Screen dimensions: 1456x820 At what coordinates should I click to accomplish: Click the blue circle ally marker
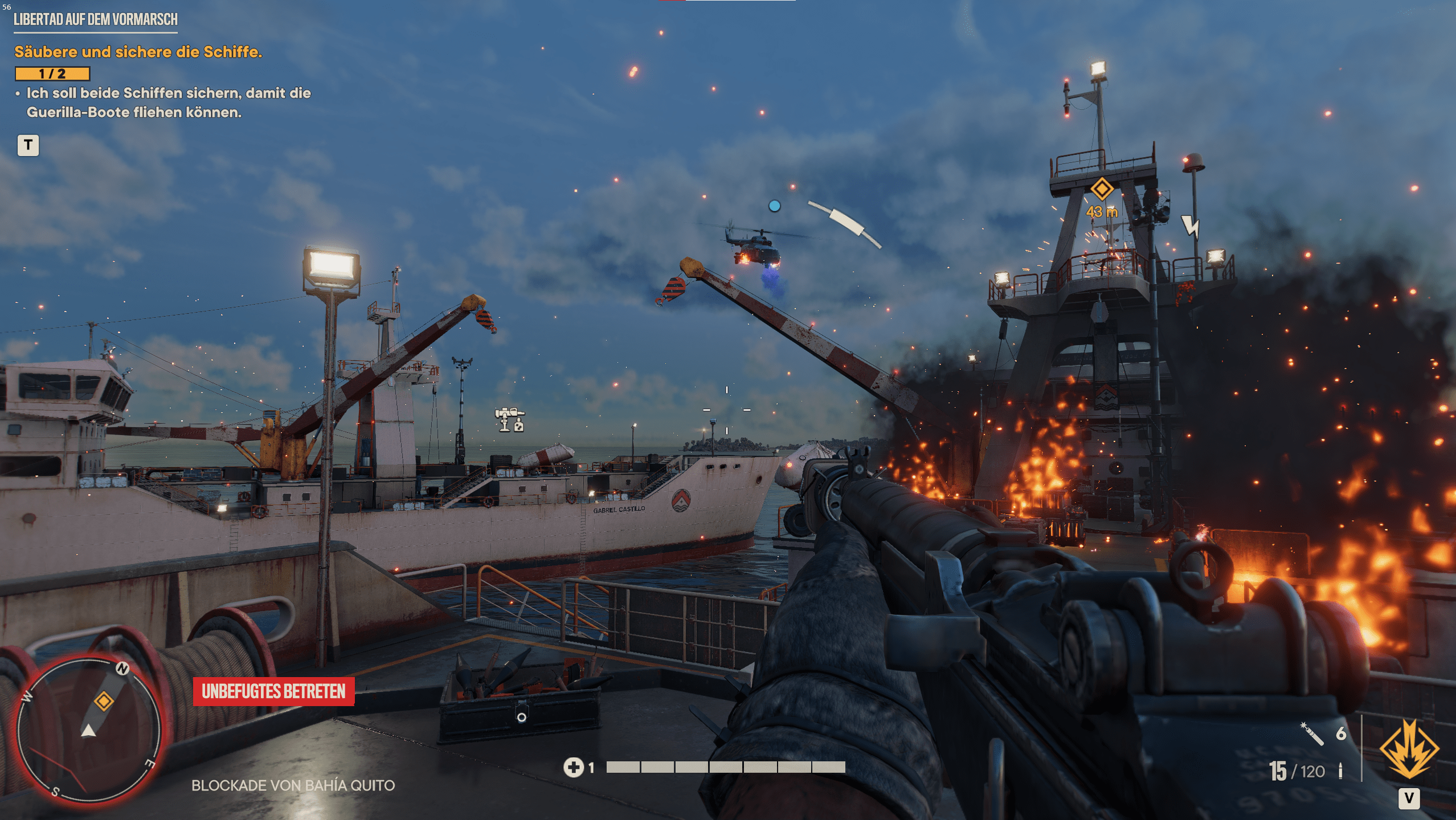[775, 206]
